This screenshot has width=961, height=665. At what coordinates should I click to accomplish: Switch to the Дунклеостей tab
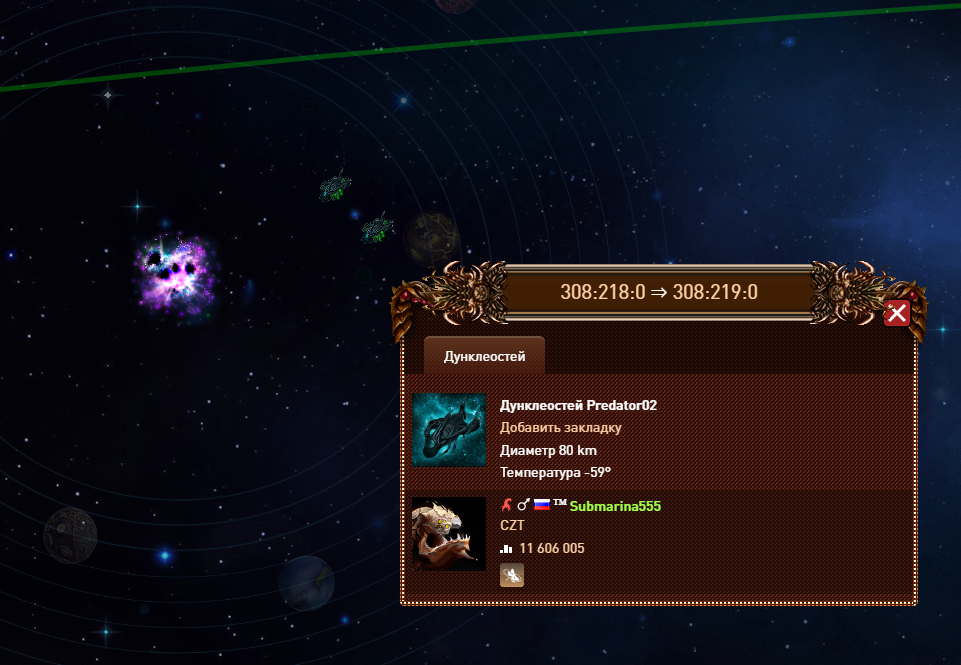(x=484, y=356)
